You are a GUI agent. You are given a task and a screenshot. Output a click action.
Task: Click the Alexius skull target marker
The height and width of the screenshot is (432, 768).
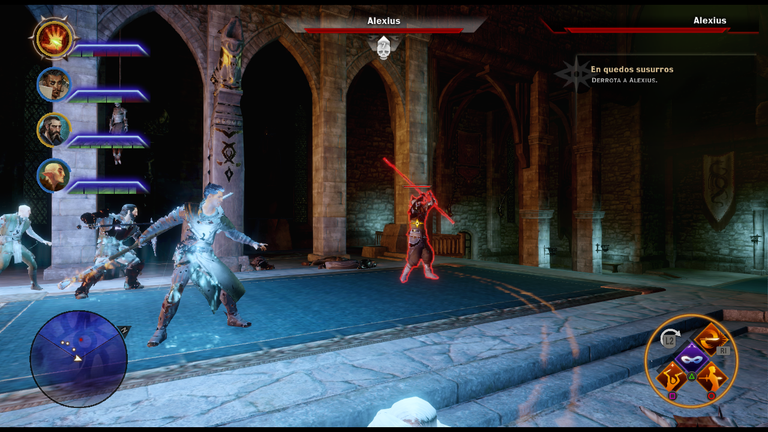tap(384, 46)
